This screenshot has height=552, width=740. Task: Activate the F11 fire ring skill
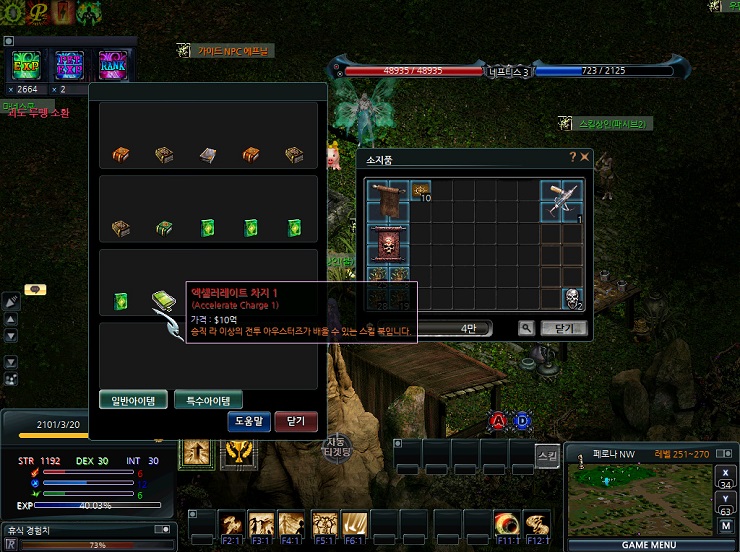click(x=507, y=523)
